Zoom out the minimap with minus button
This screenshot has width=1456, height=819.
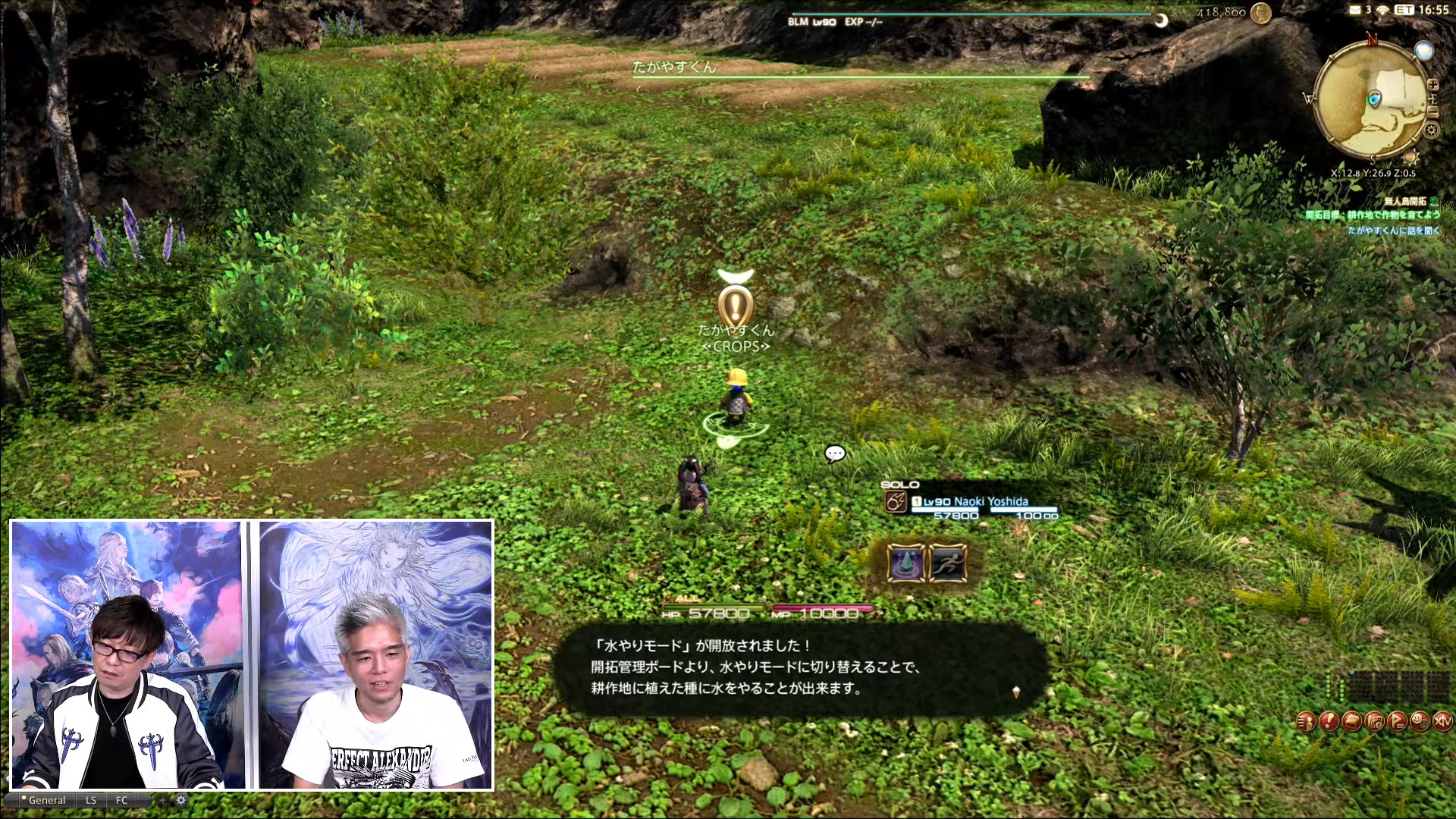pos(1432,112)
